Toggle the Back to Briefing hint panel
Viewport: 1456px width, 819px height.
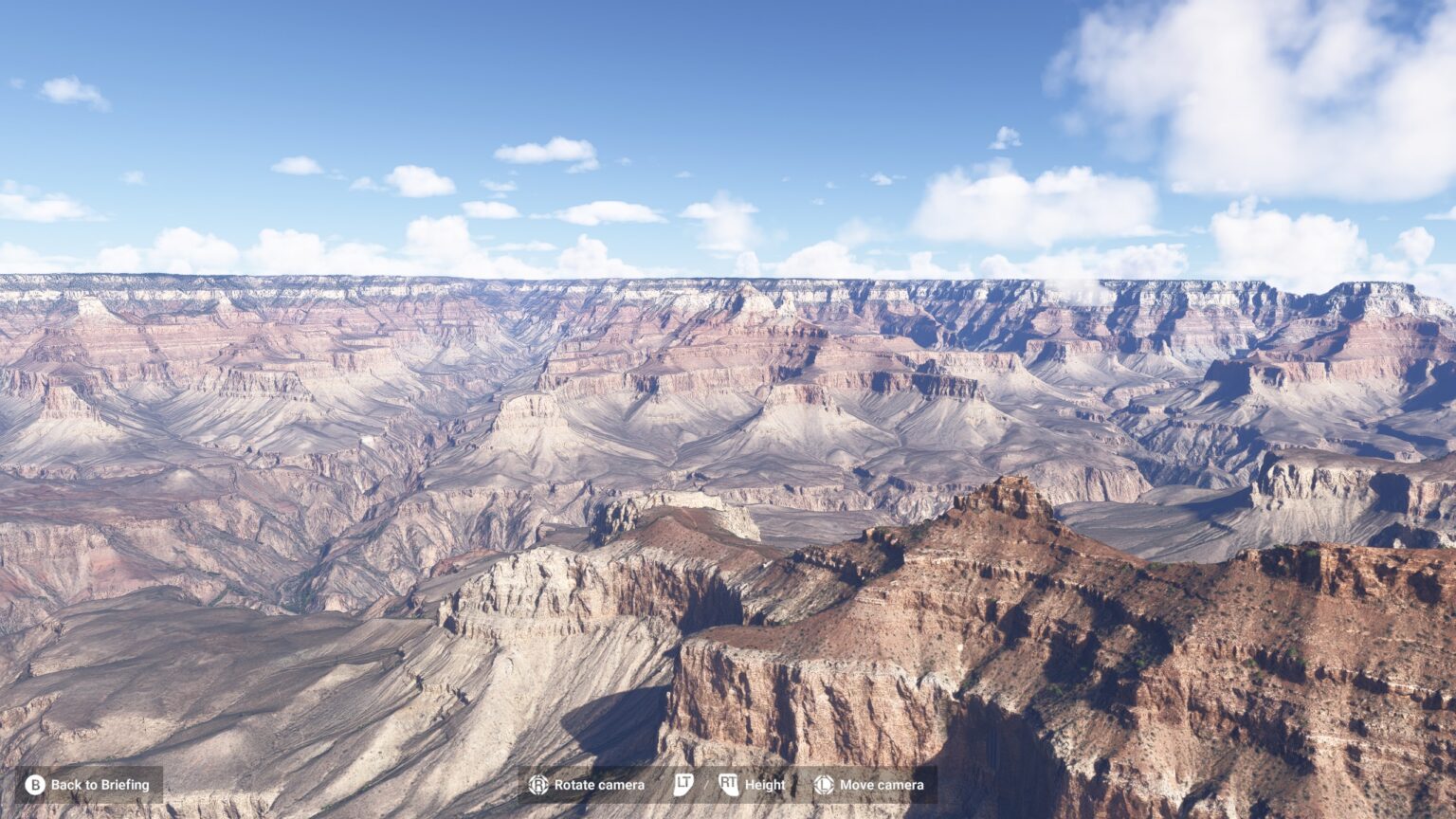pos(90,784)
